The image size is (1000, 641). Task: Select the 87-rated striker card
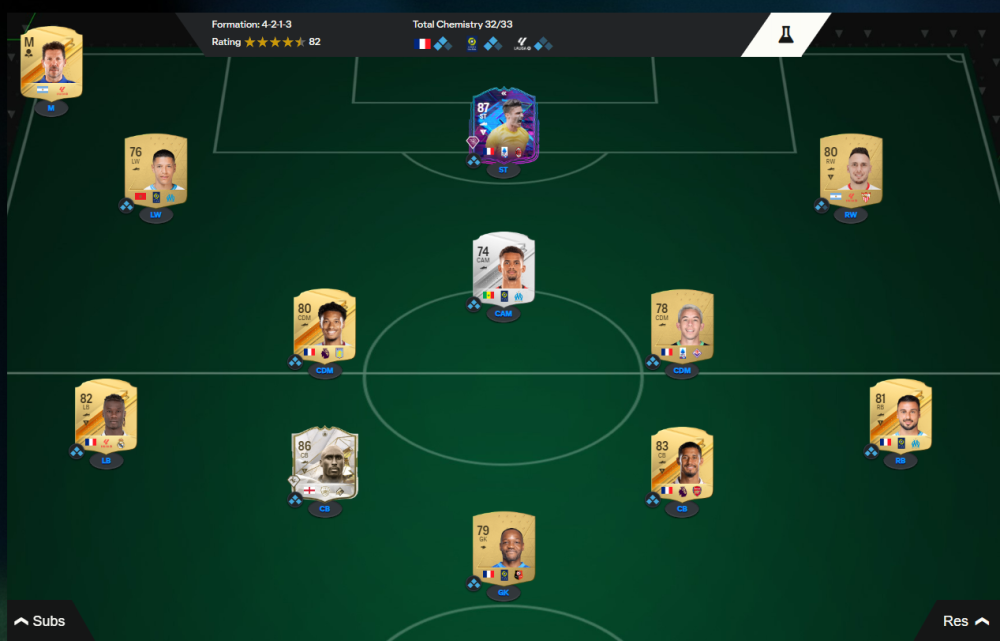503,127
